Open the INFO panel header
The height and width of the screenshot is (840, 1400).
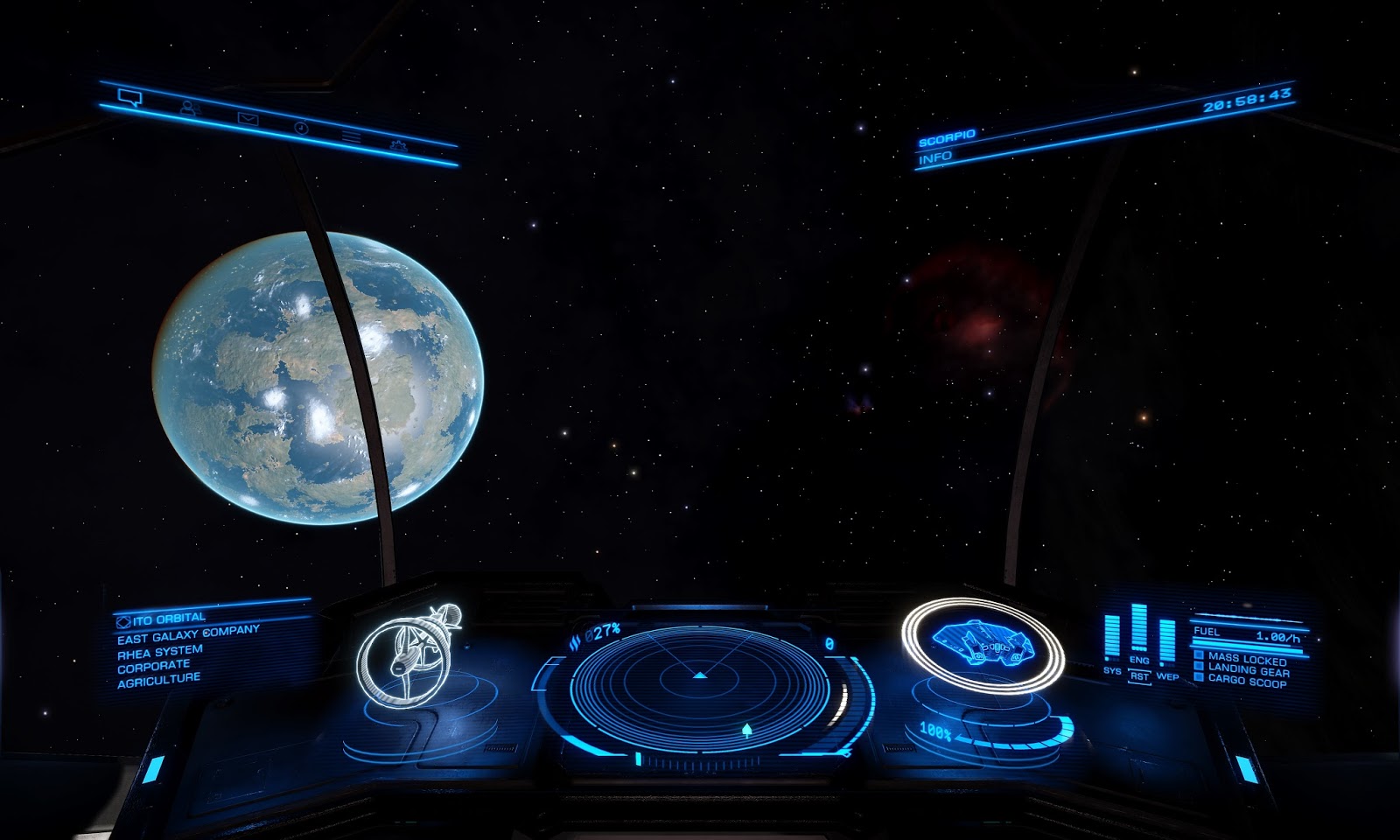tap(935, 157)
